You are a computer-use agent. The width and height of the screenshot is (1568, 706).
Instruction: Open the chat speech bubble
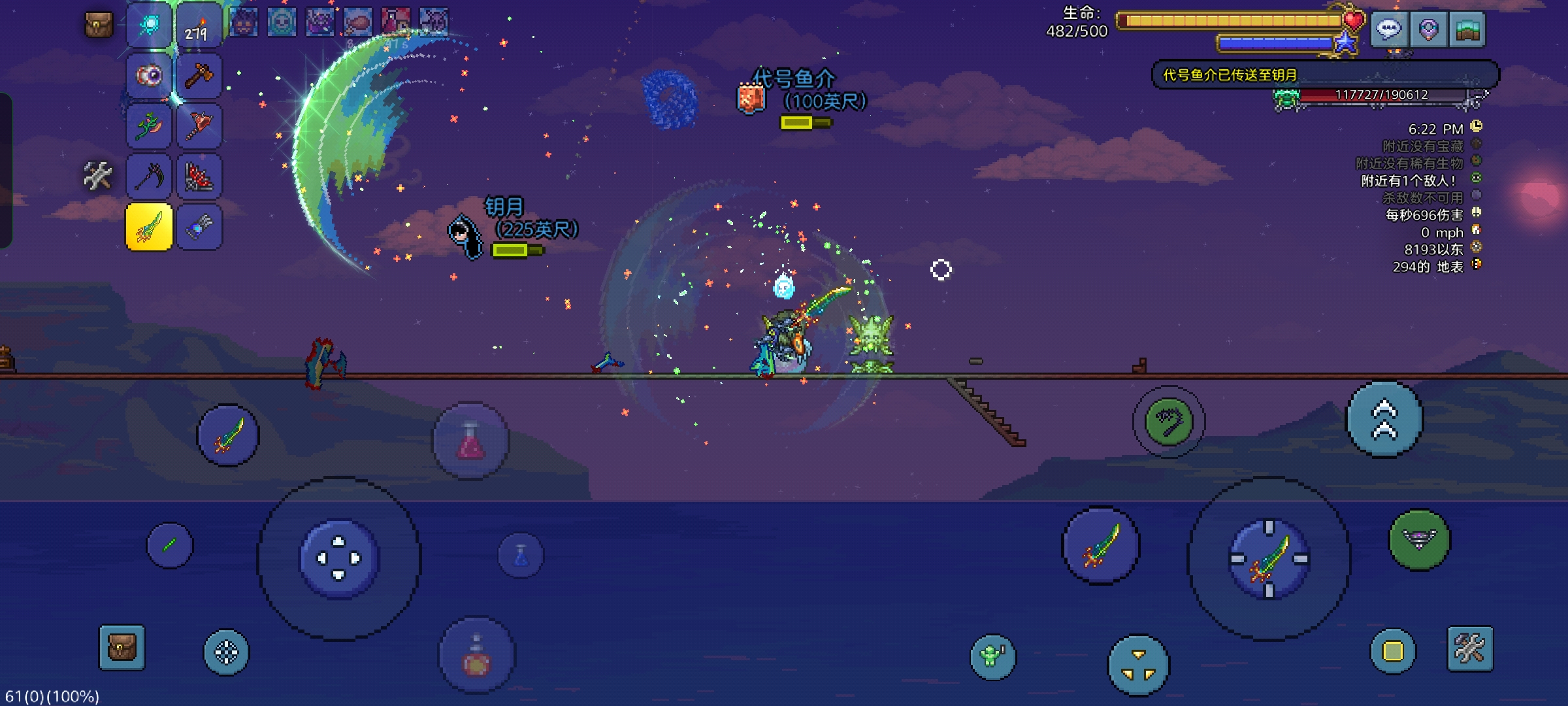pyautogui.click(x=1388, y=29)
